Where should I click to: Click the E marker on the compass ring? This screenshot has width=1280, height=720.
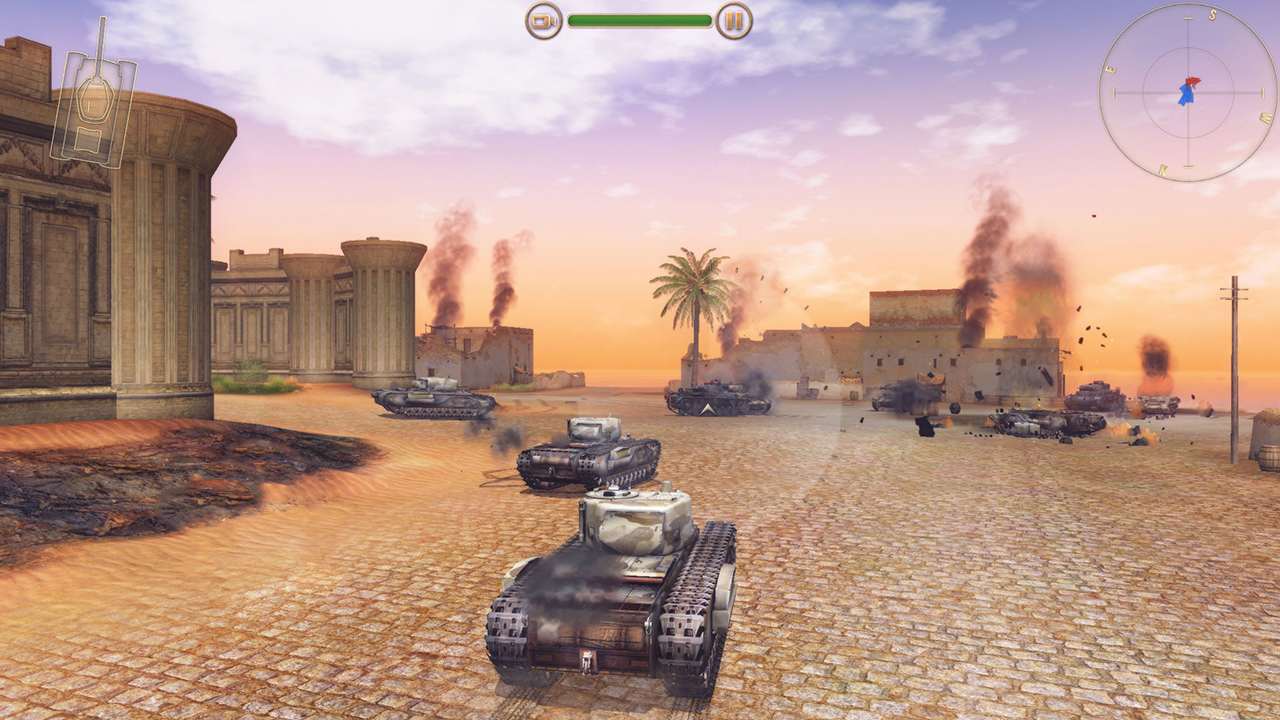1110,69
